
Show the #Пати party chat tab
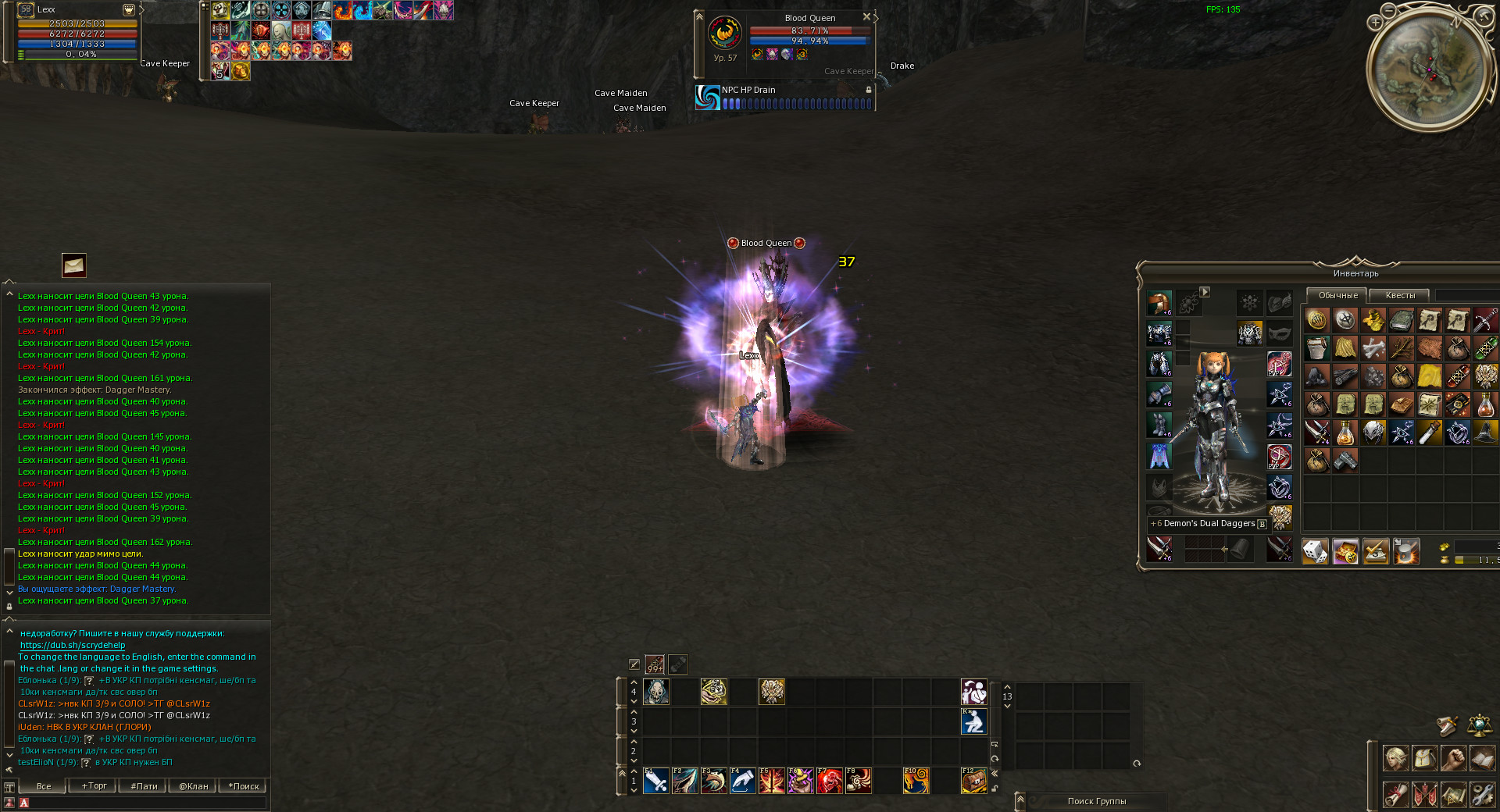click(x=144, y=786)
